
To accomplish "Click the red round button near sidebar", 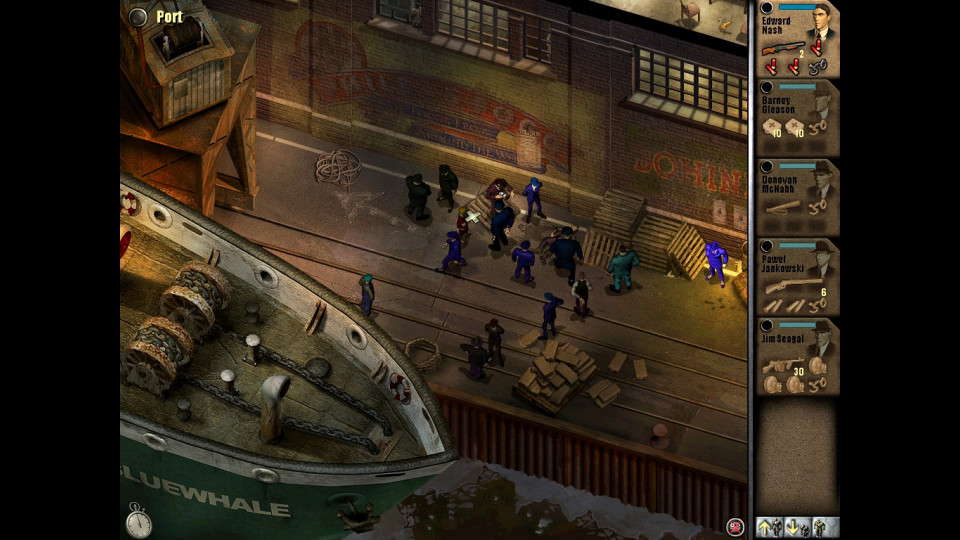I will coord(736,527).
